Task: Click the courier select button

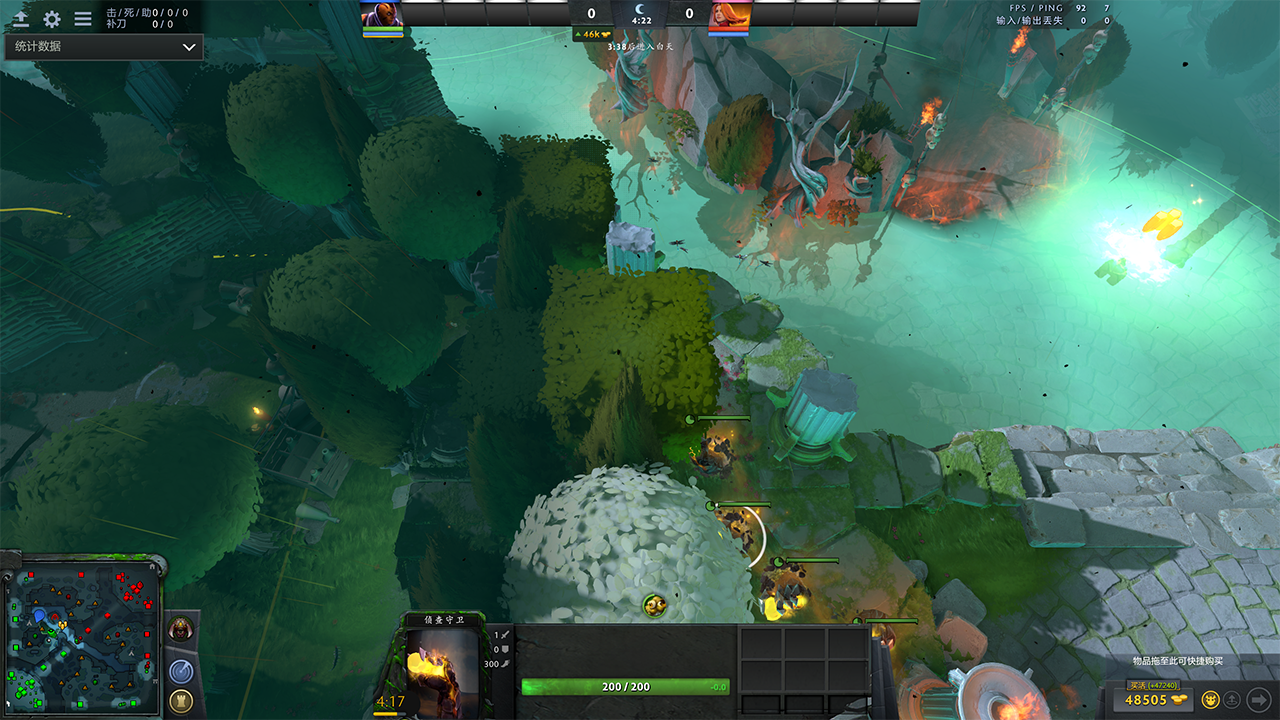Action: (1210, 700)
